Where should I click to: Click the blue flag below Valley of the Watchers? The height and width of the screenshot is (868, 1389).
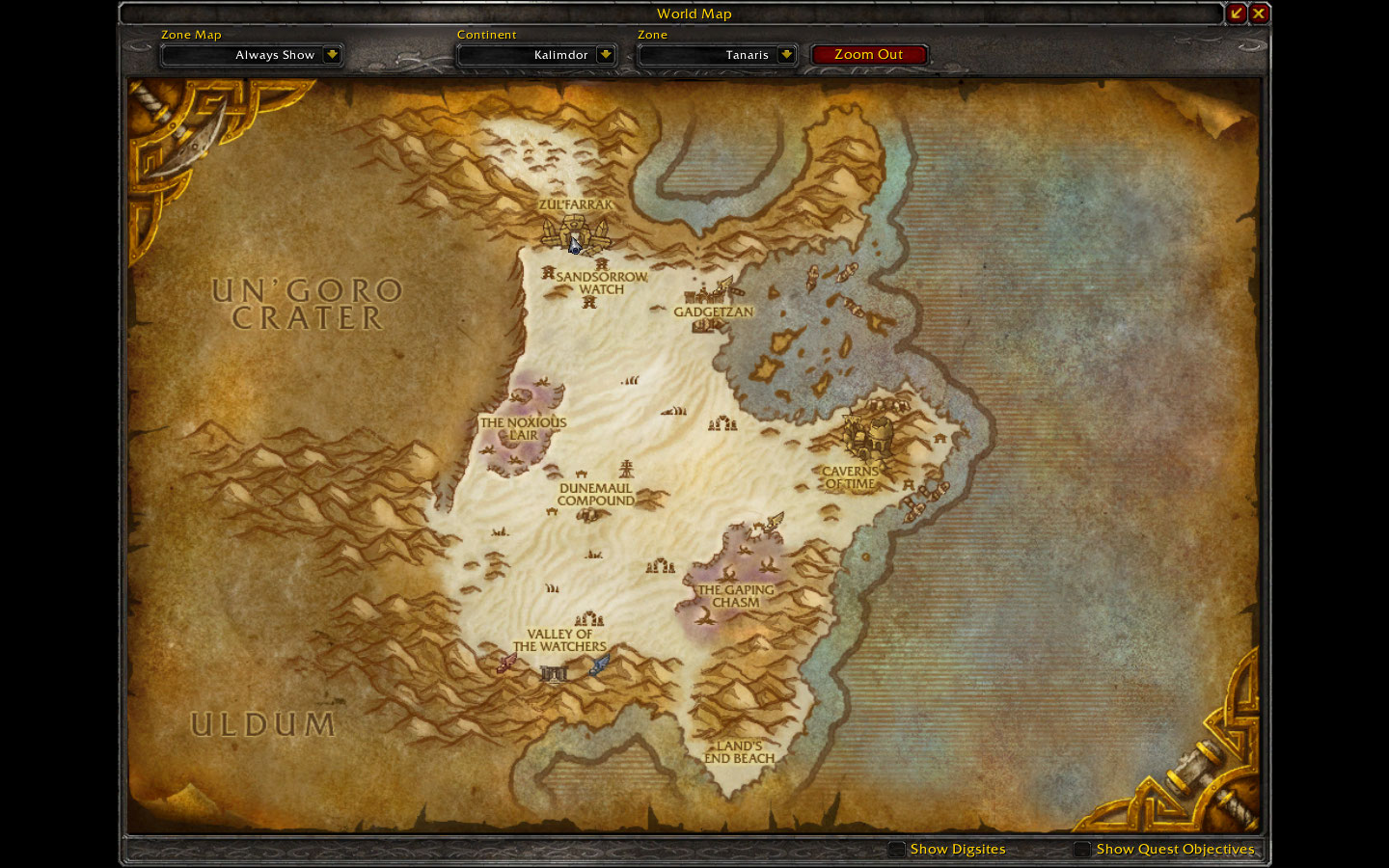pos(599,663)
